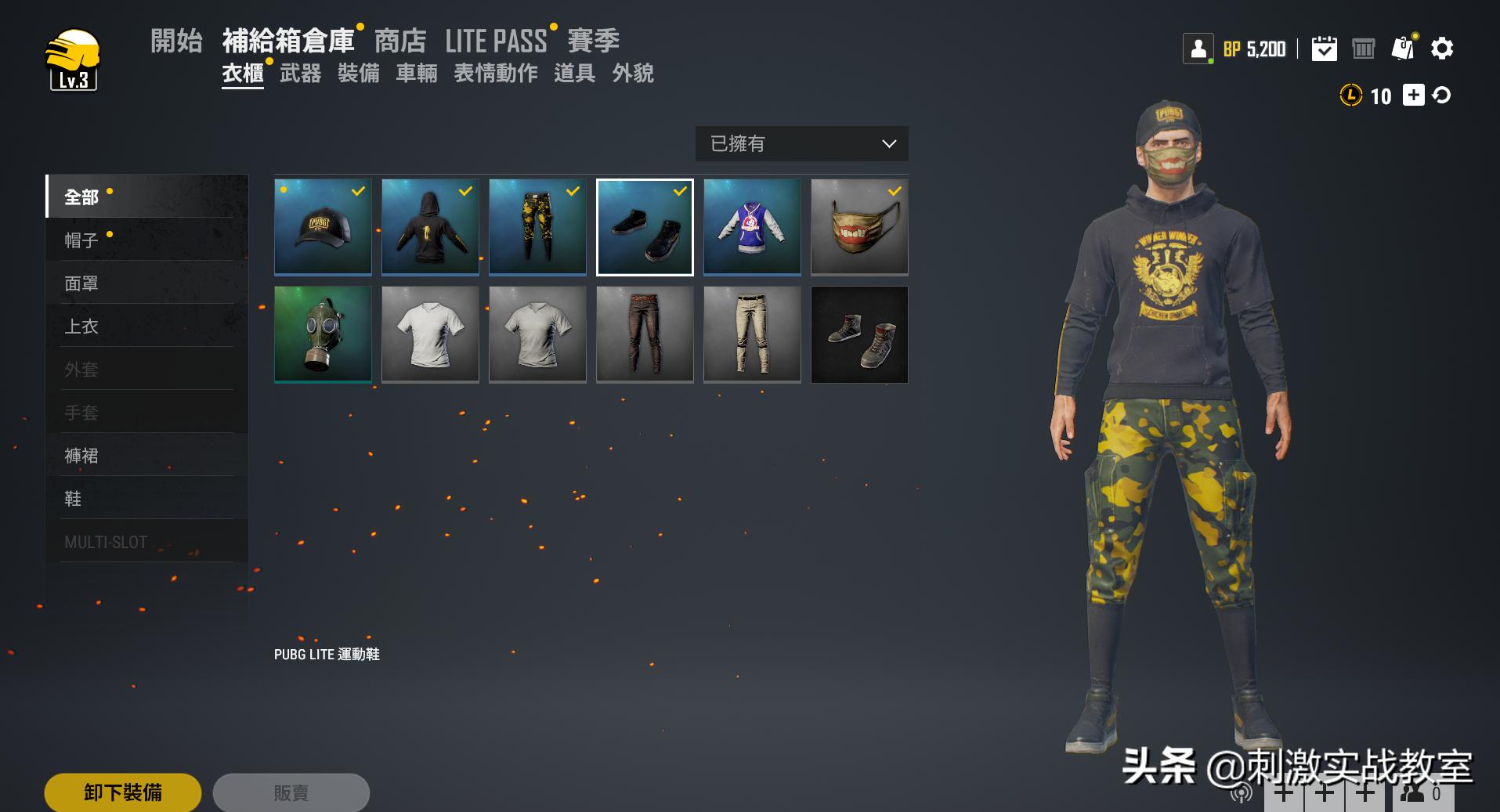Go to the 開始 start menu
This screenshot has height=812, width=1500.
176,41
